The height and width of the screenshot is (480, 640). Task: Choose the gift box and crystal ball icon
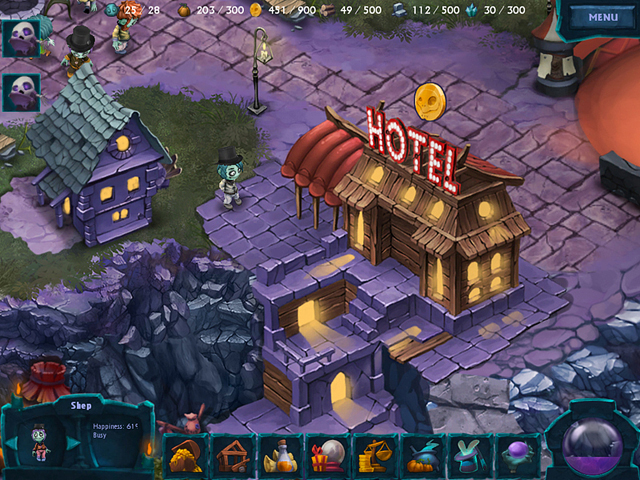[329, 456]
